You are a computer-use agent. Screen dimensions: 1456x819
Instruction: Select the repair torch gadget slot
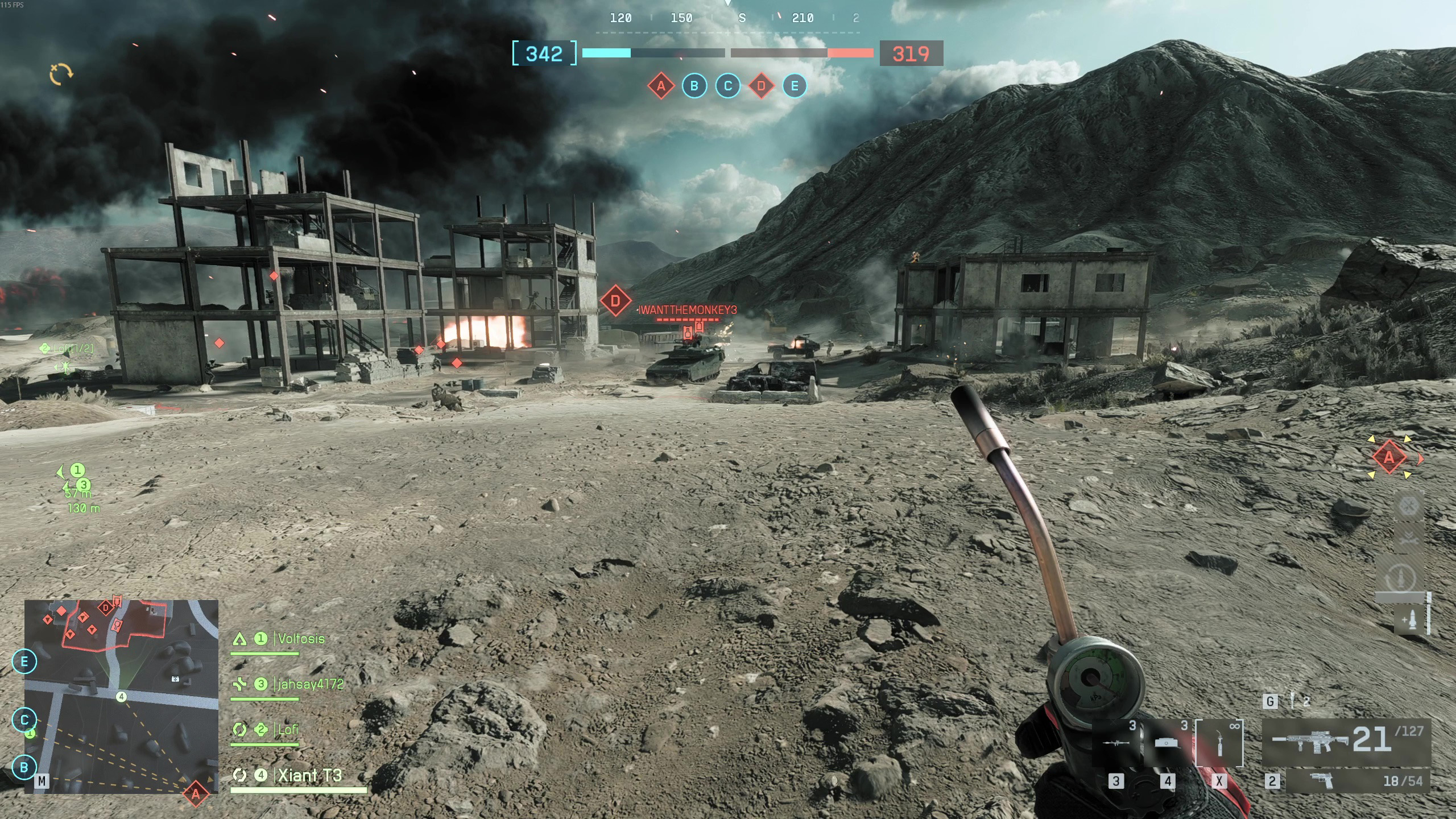1219,743
